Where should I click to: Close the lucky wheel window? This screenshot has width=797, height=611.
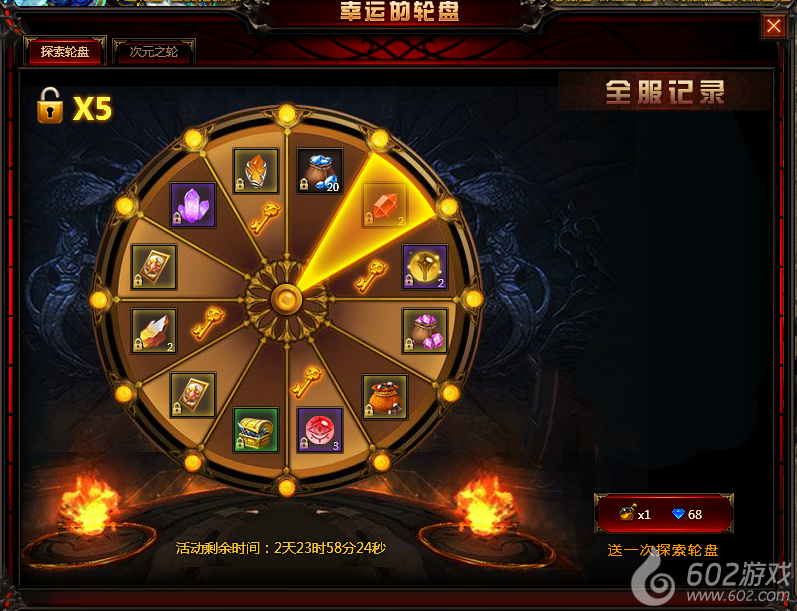(773, 26)
